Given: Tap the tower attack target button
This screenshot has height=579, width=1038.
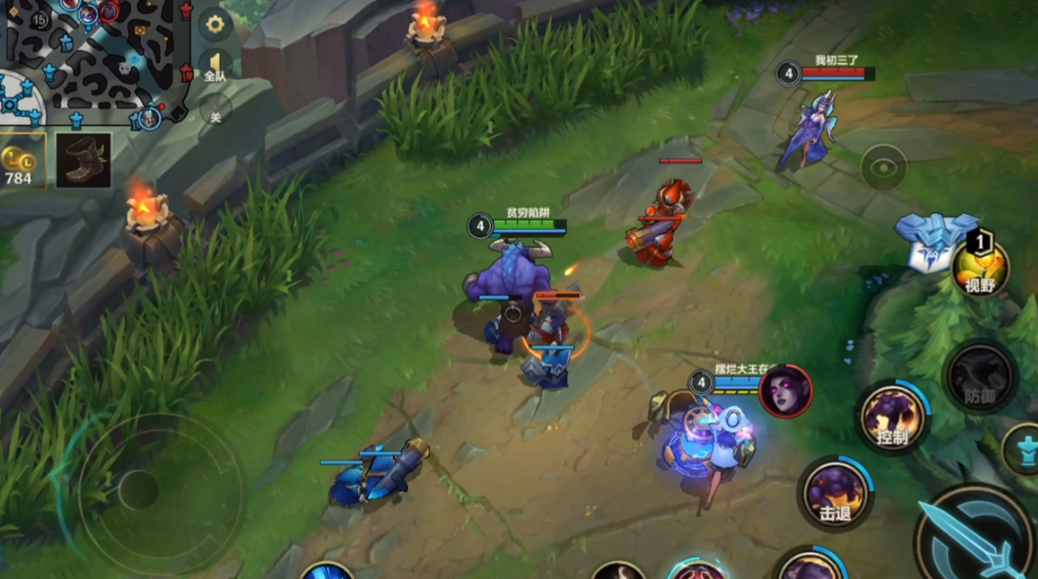Looking at the screenshot, I should point(1023,448).
